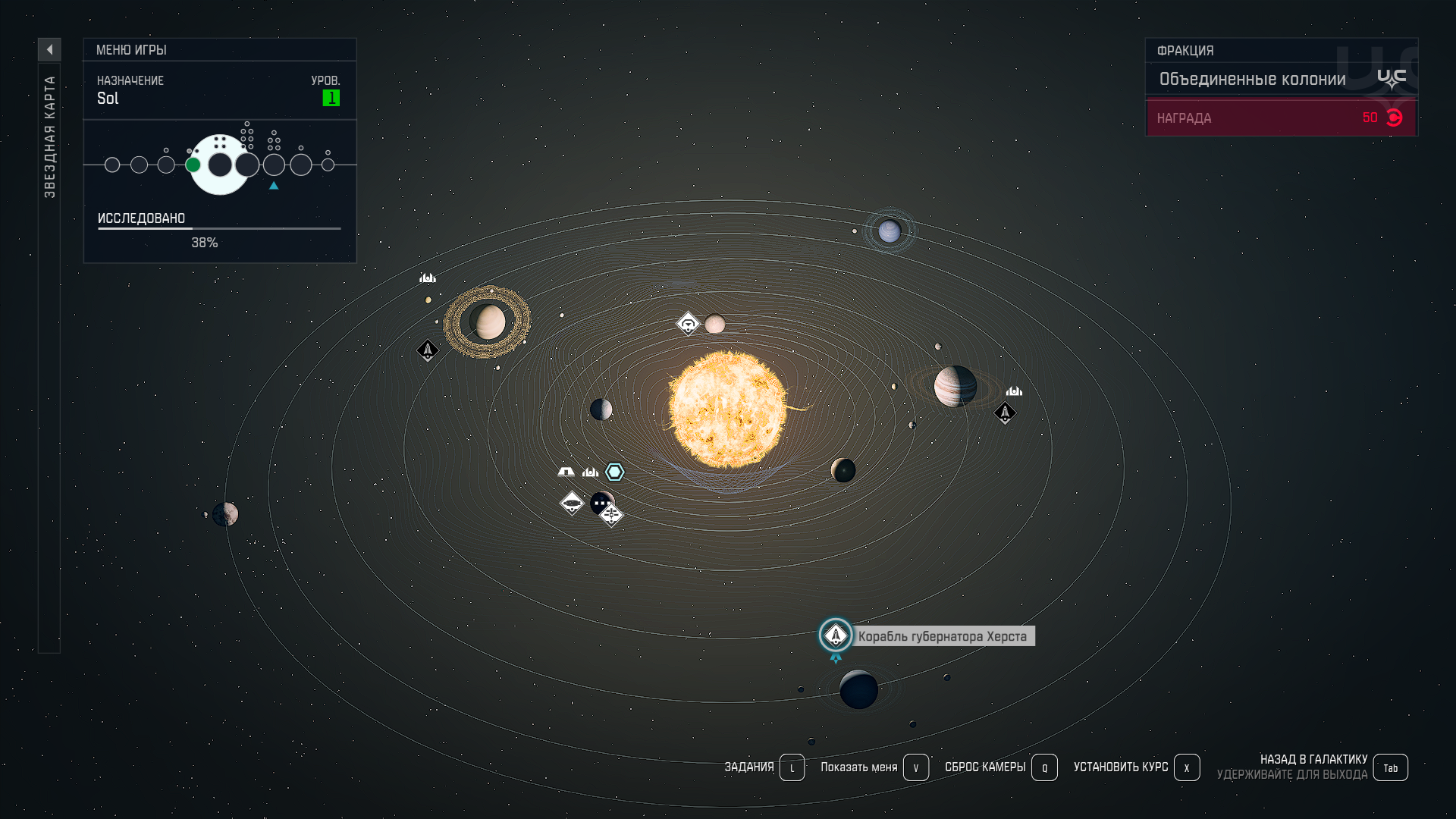Select ringed Saturn on the system map
Image resolution: width=1456 pixels, height=819 pixels.
487,322
